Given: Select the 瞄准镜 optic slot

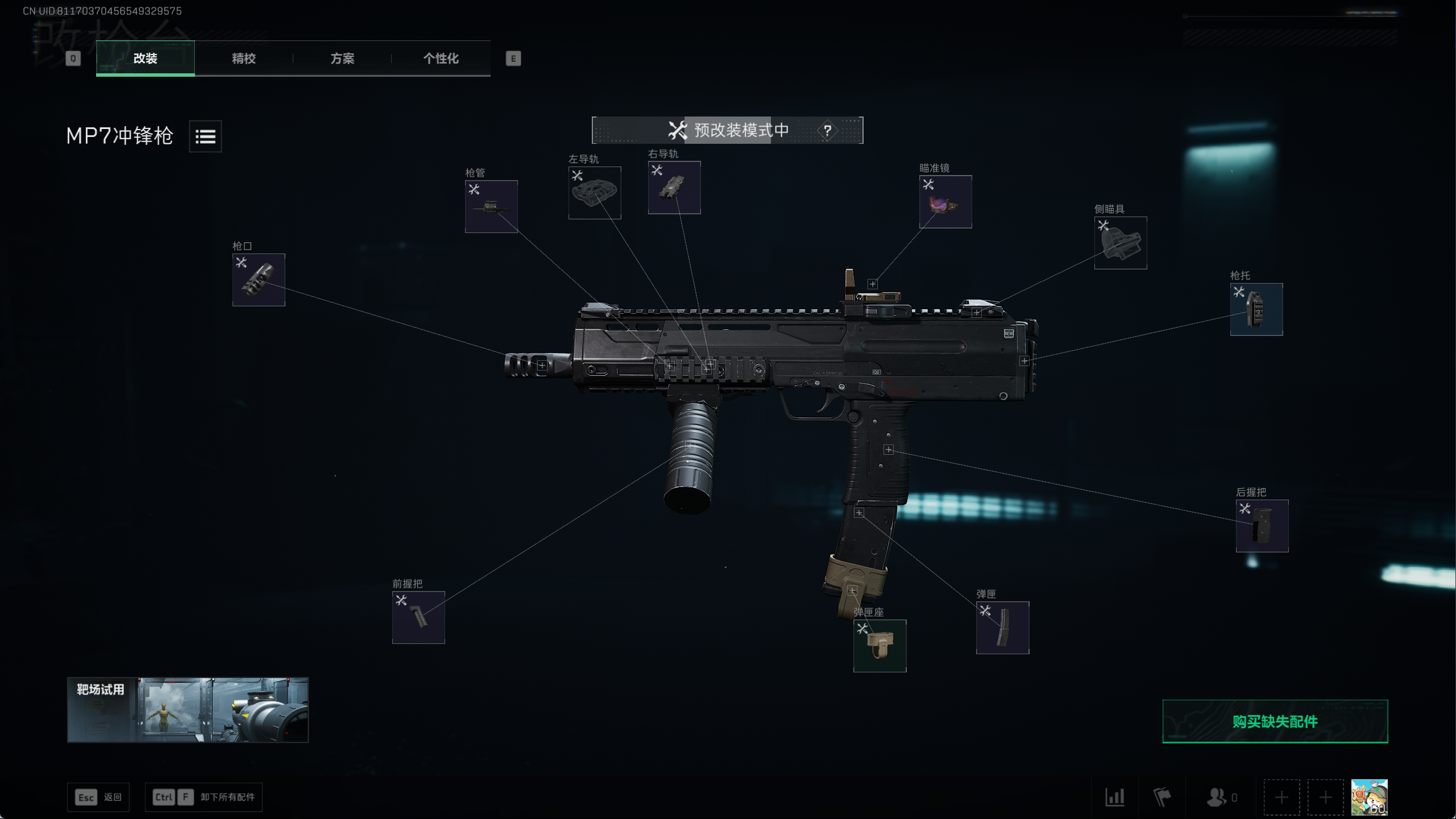Looking at the screenshot, I should [x=945, y=202].
